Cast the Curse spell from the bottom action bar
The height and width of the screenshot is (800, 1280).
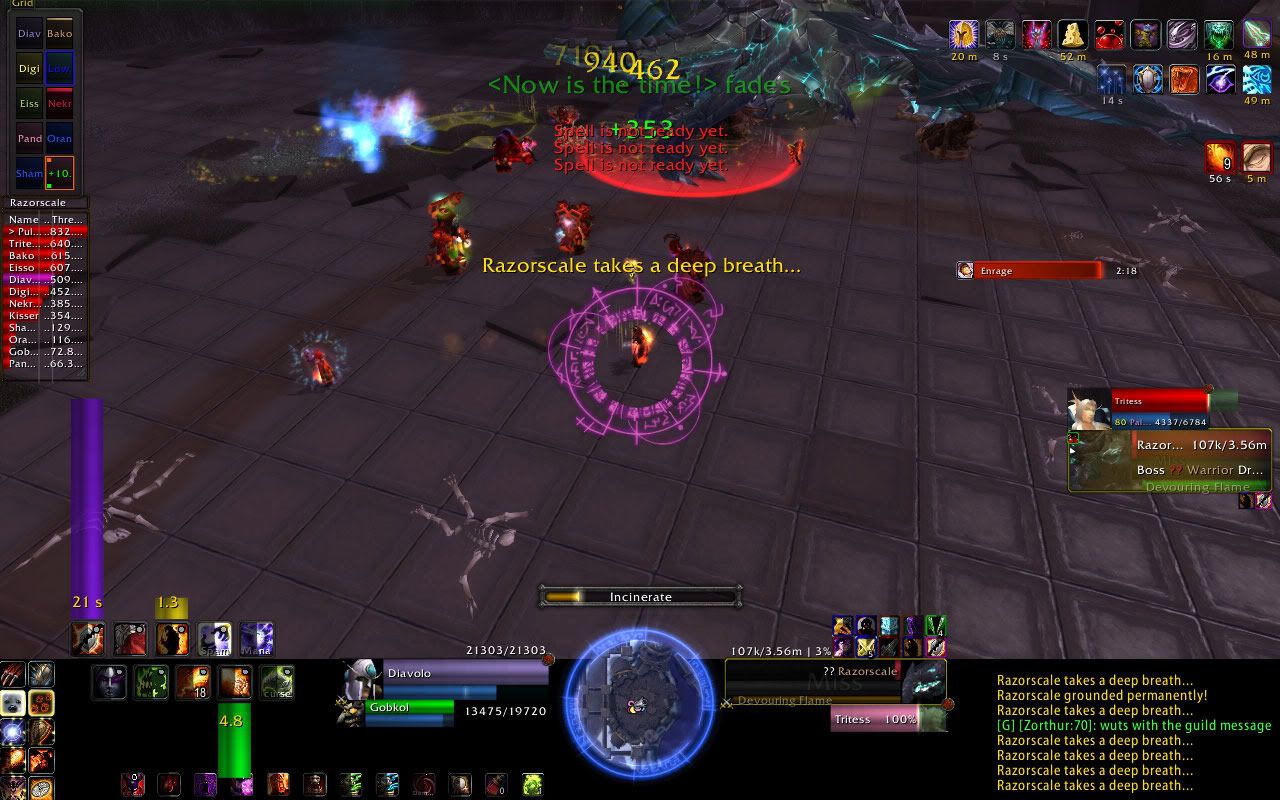(277, 682)
